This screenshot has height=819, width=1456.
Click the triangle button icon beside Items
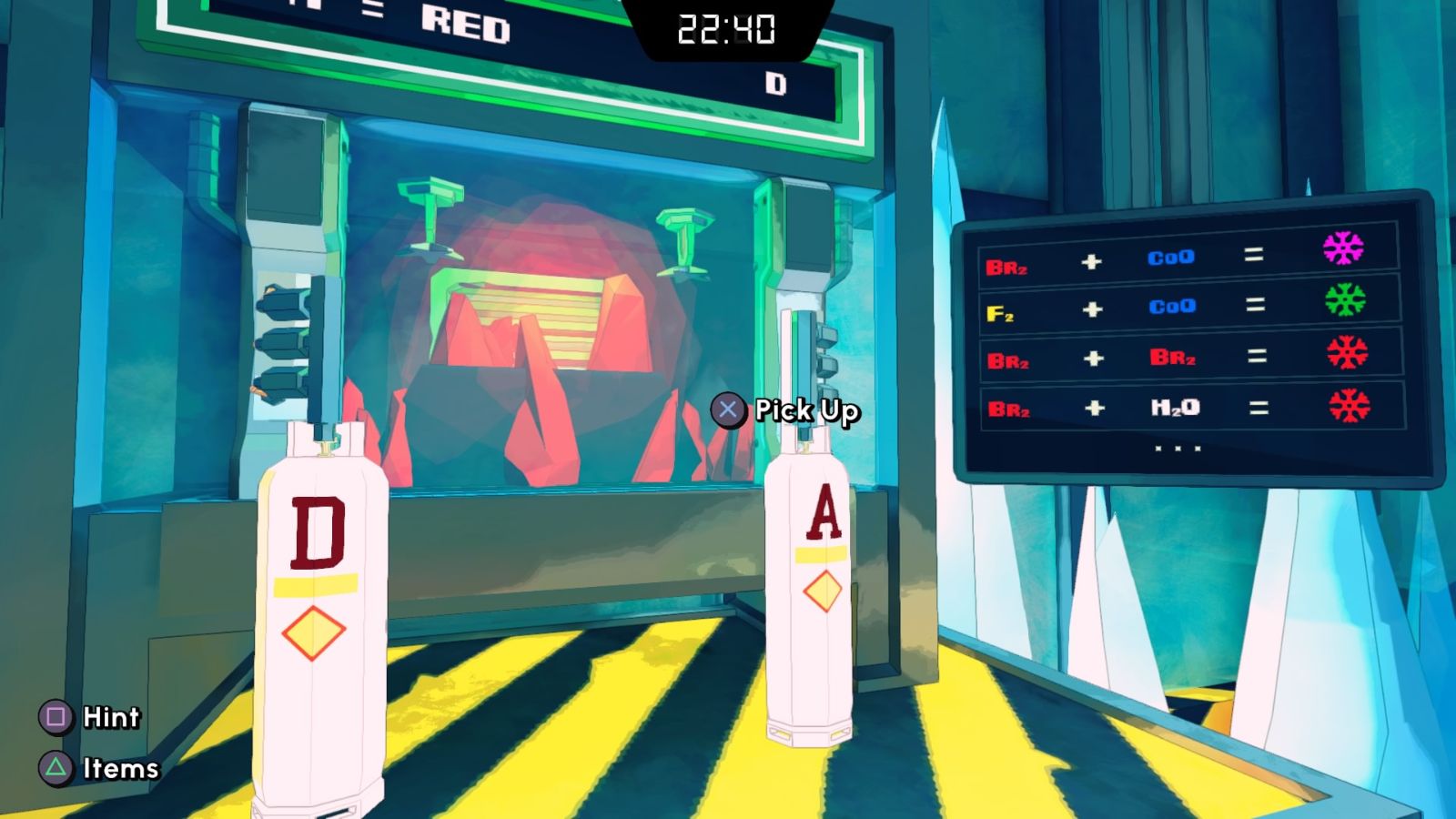tap(53, 767)
